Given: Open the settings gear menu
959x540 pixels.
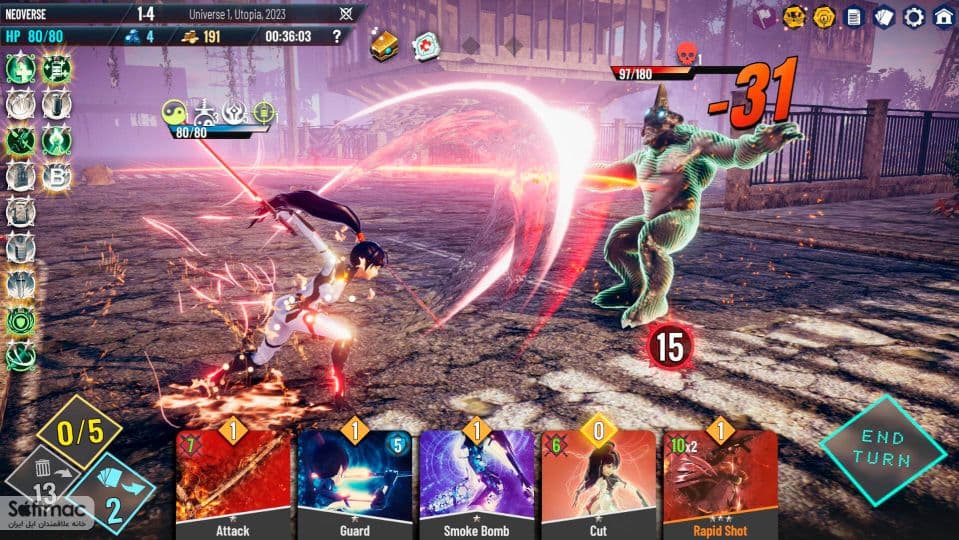Looking at the screenshot, I should [913, 16].
